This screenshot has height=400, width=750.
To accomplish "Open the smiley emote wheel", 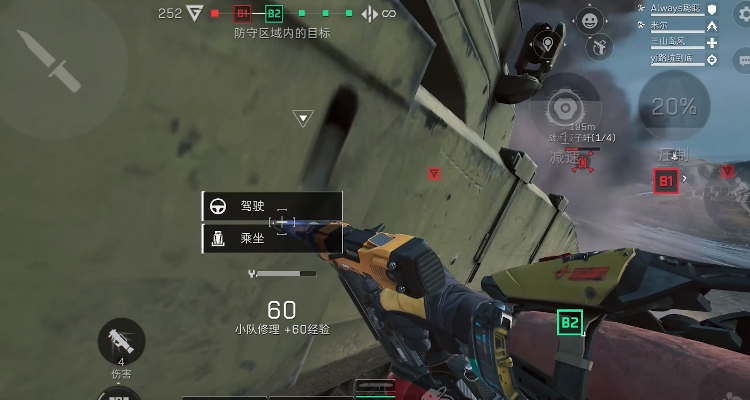I will 591,19.
